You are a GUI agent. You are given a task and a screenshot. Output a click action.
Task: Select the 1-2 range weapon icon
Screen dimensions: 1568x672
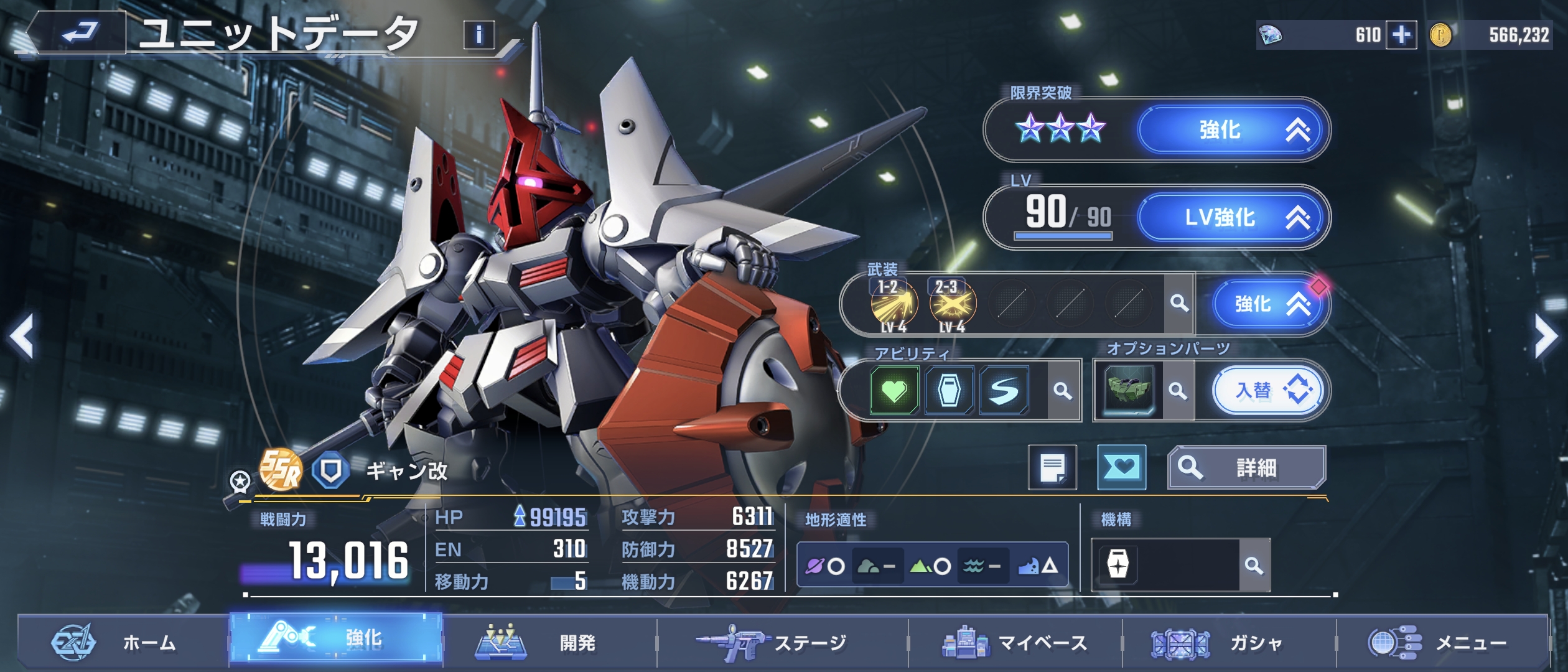(x=894, y=305)
